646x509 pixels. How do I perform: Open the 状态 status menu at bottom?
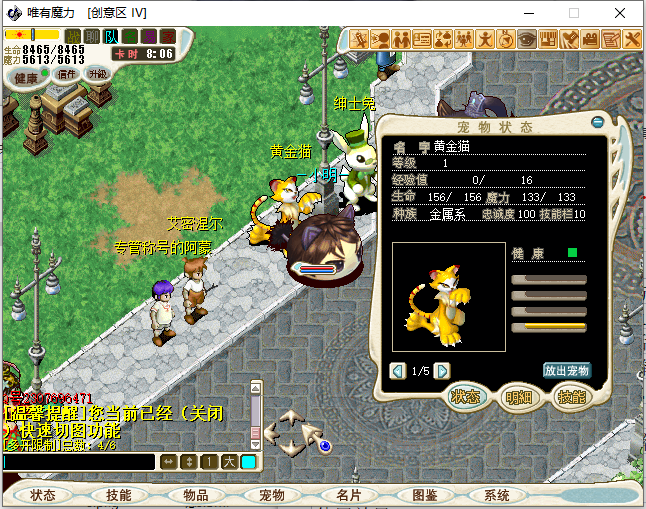pos(43,495)
